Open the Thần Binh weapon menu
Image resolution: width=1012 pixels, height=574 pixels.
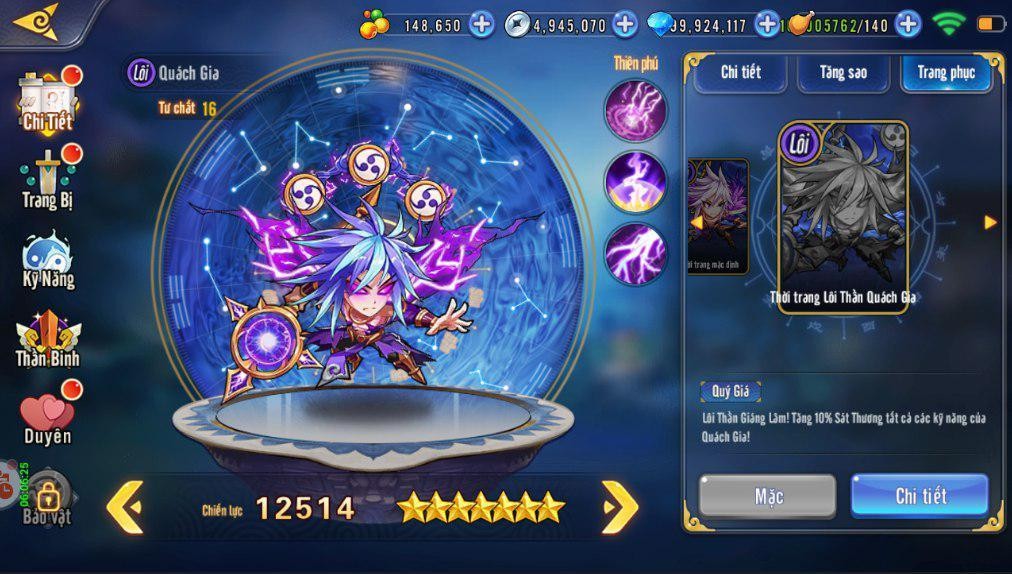pyautogui.click(x=47, y=338)
